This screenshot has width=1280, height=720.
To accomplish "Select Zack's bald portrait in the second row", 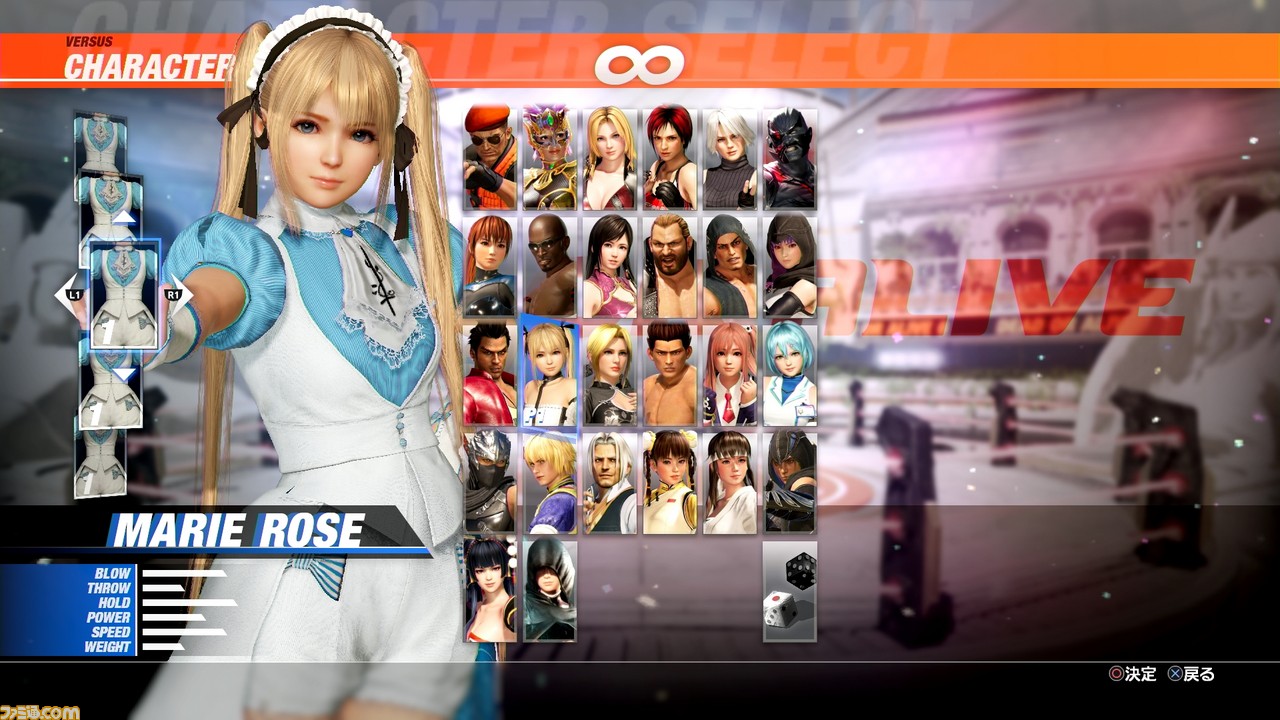I will click(546, 265).
